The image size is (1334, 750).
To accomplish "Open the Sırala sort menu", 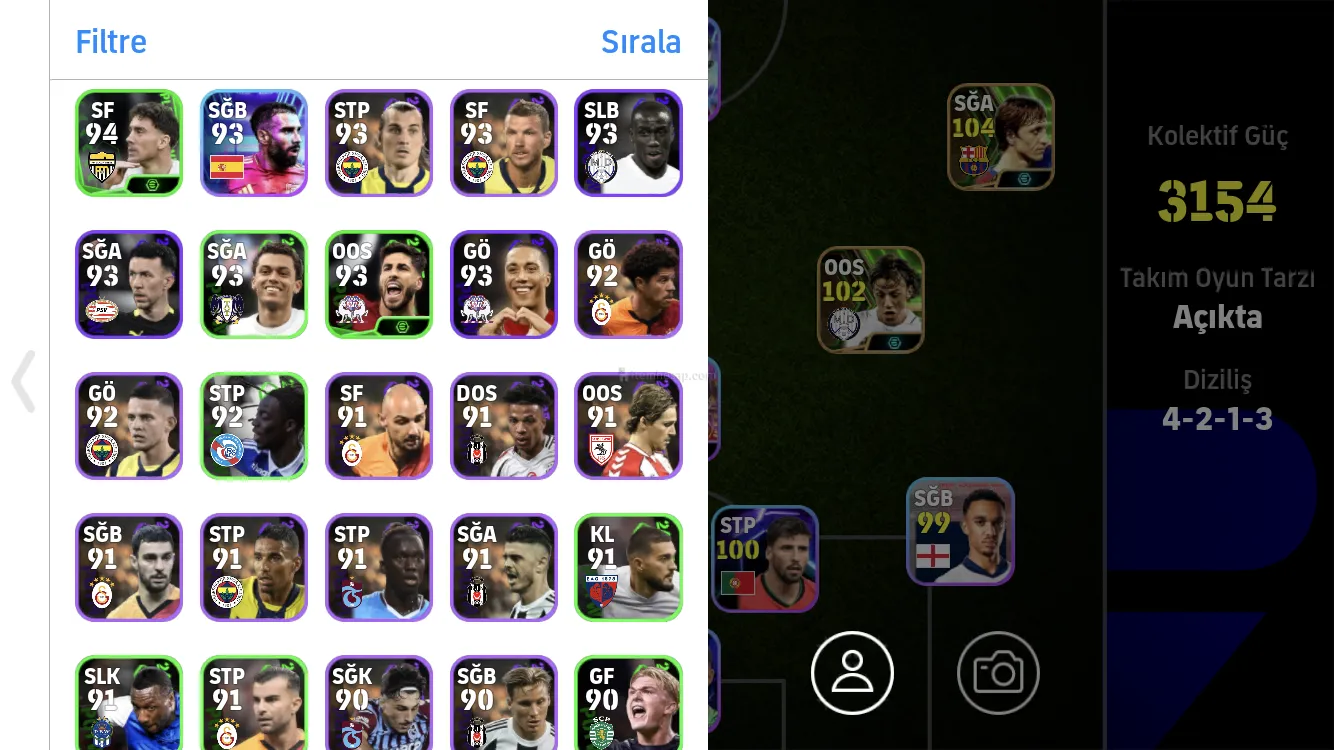I will 640,42.
